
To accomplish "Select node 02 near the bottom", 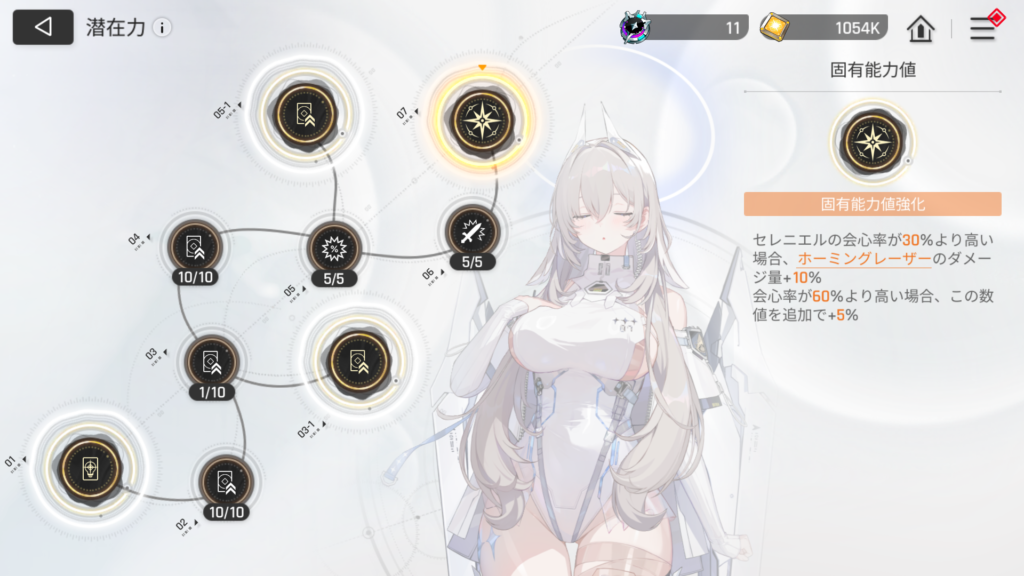I will tap(225, 481).
